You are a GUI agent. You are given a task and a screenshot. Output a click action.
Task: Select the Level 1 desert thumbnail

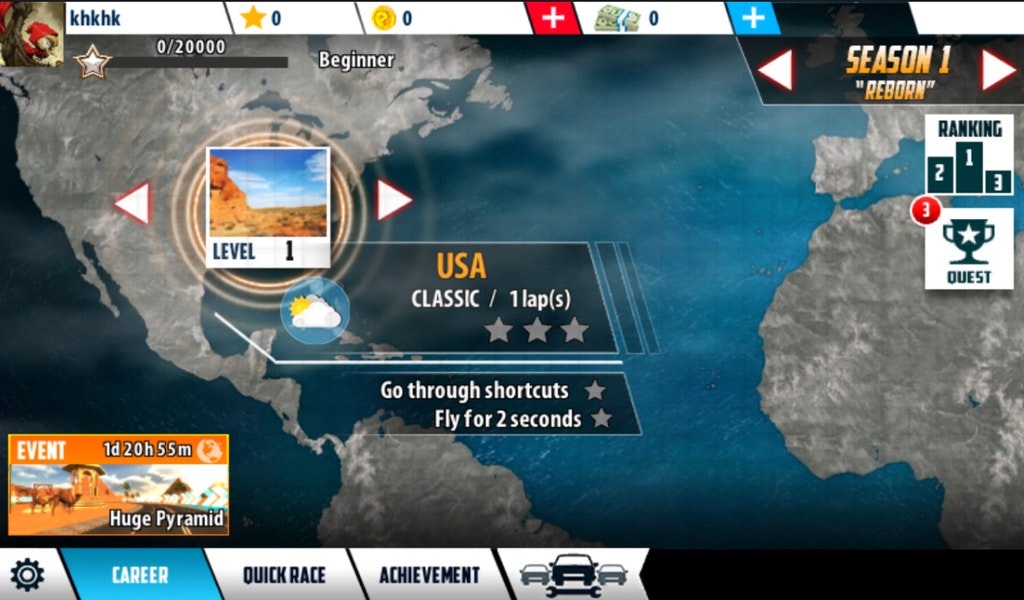268,206
